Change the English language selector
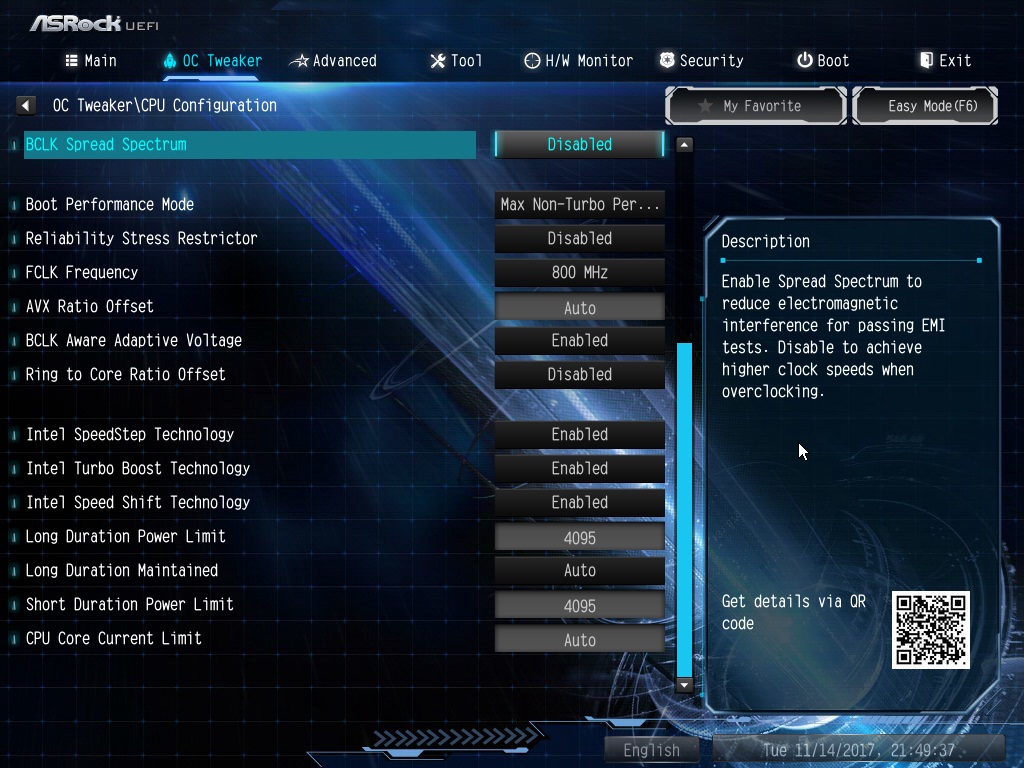 click(x=651, y=750)
